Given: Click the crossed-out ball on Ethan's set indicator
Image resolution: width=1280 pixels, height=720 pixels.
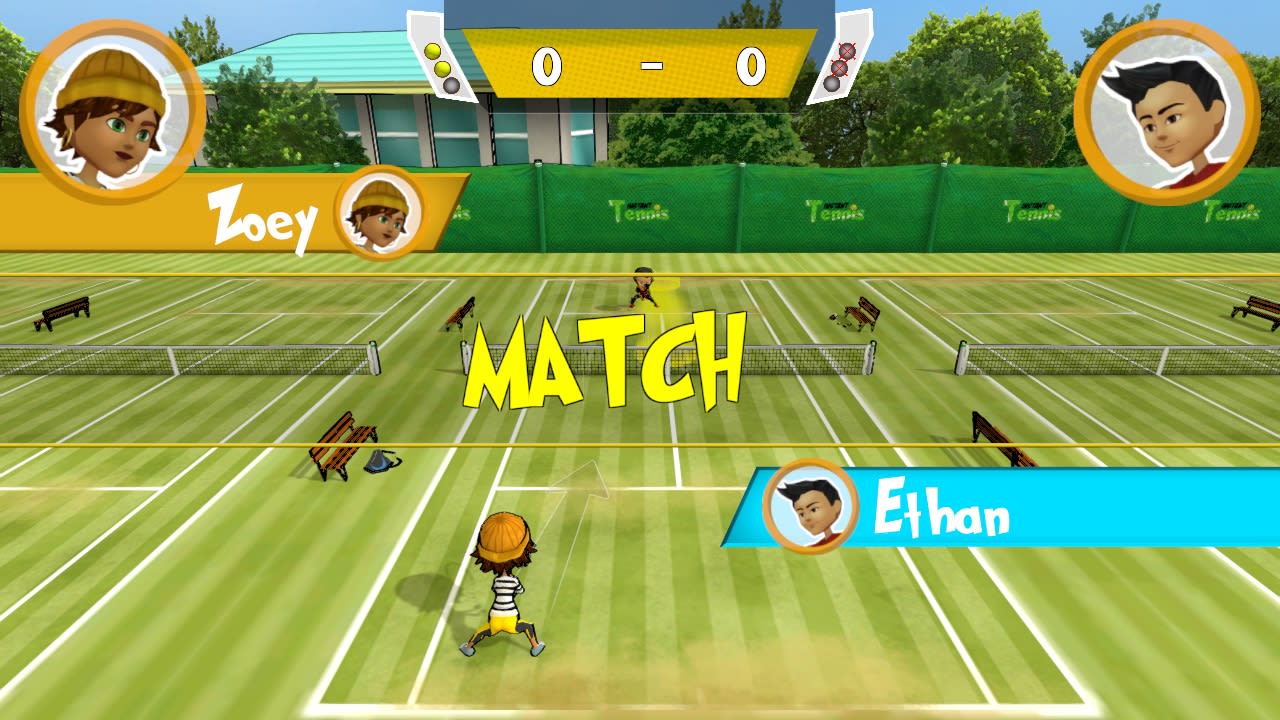Looking at the screenshot, I should 847,50.
